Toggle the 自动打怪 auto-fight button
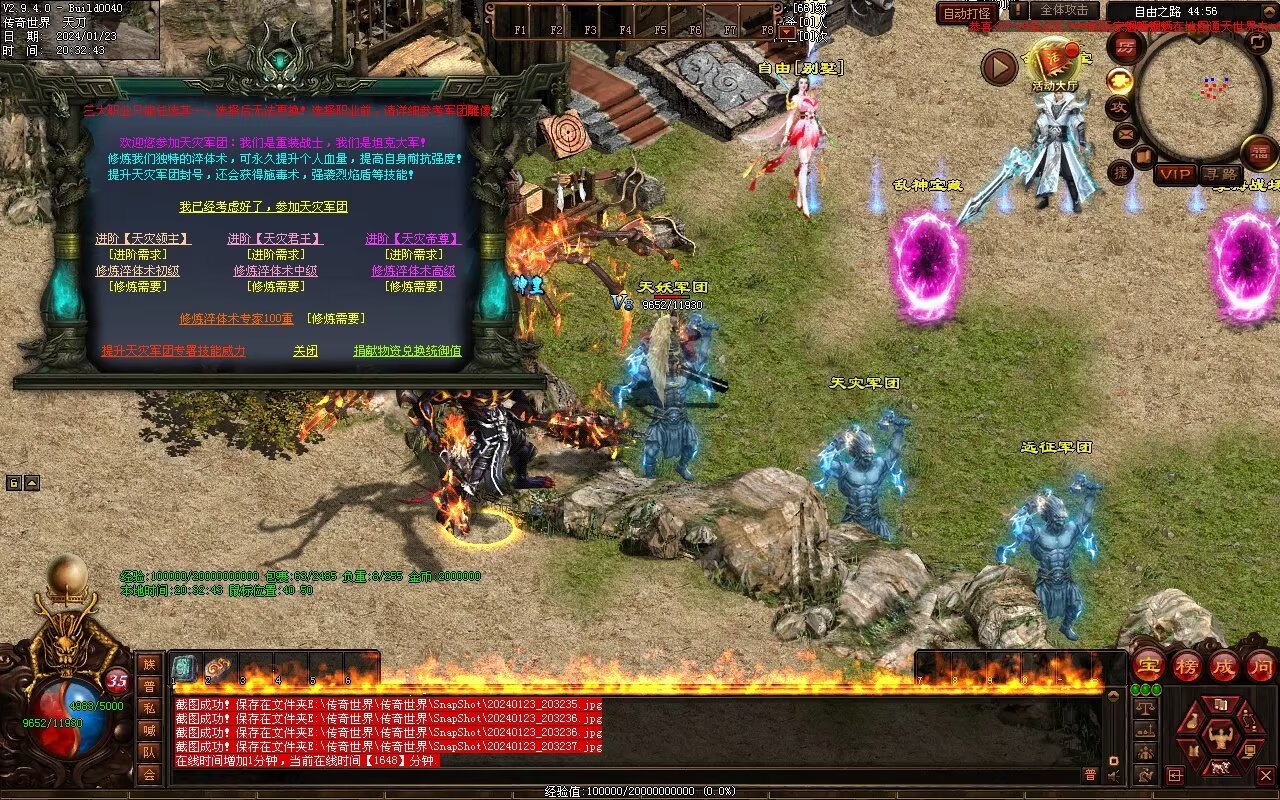 click(967, 13)
